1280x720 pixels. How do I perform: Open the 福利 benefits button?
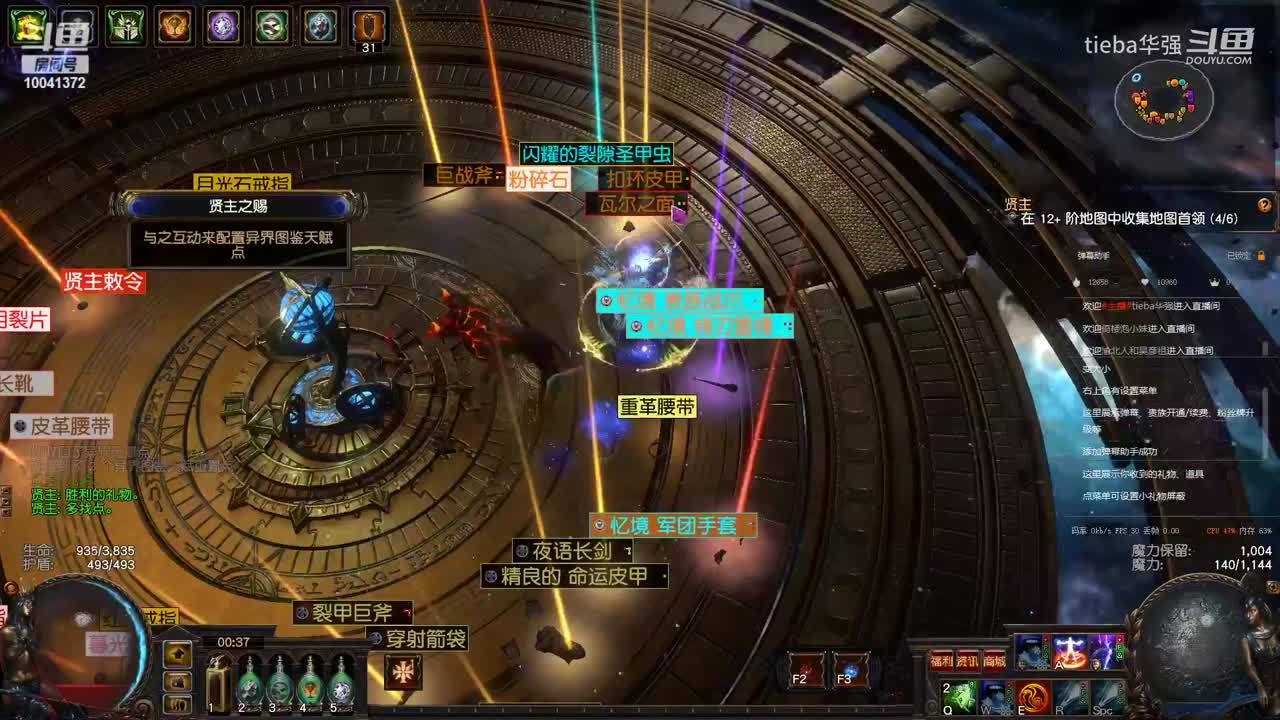pos(942,661)
